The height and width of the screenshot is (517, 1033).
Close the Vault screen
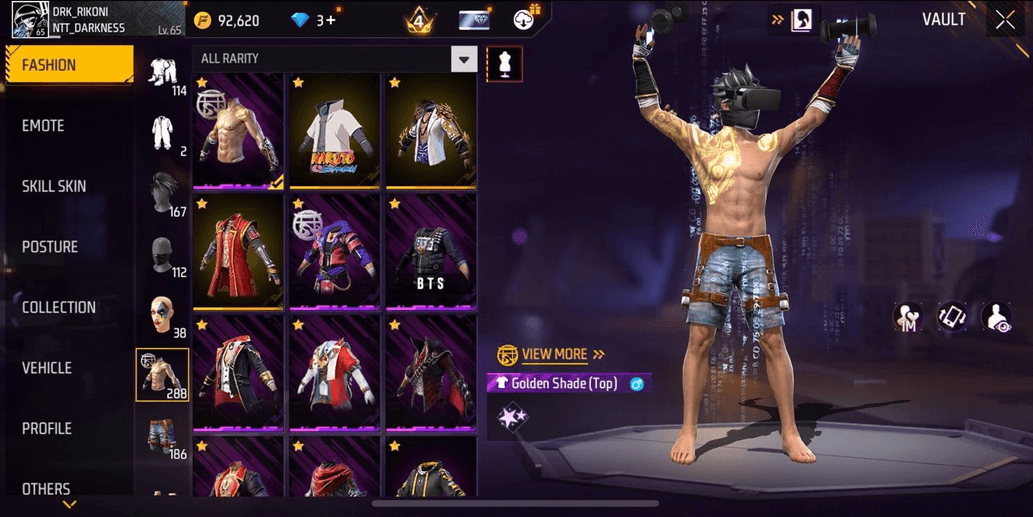(1005, 20)
